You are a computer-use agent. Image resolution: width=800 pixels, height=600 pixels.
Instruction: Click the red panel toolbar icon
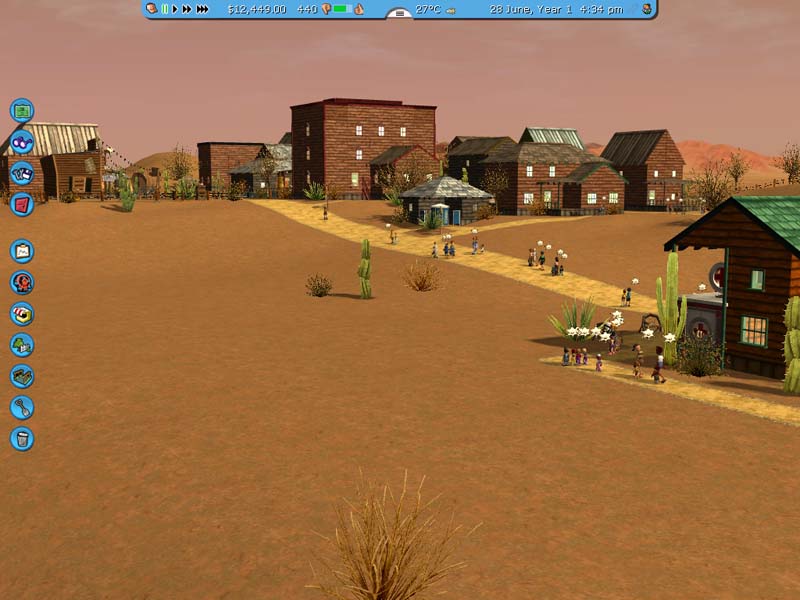click(x=22, y=204)
